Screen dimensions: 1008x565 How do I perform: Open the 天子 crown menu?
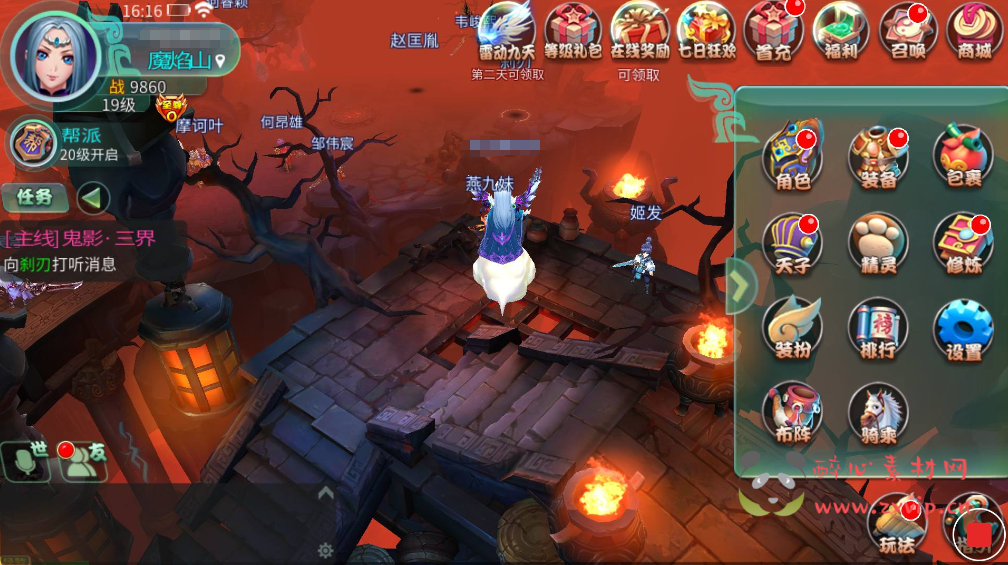pos(792,243)
